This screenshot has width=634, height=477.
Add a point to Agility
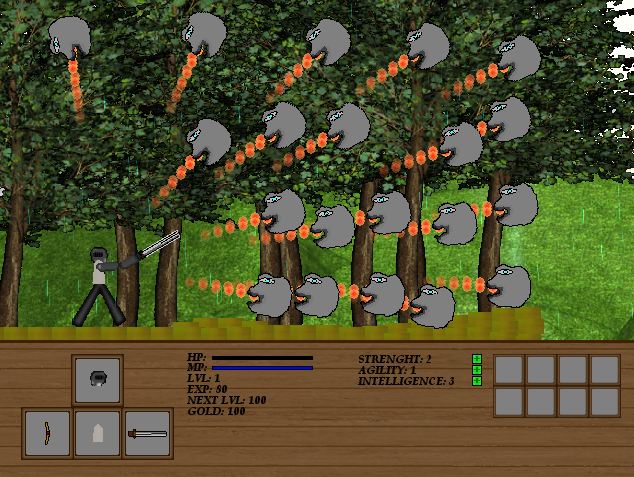point(477,369)
